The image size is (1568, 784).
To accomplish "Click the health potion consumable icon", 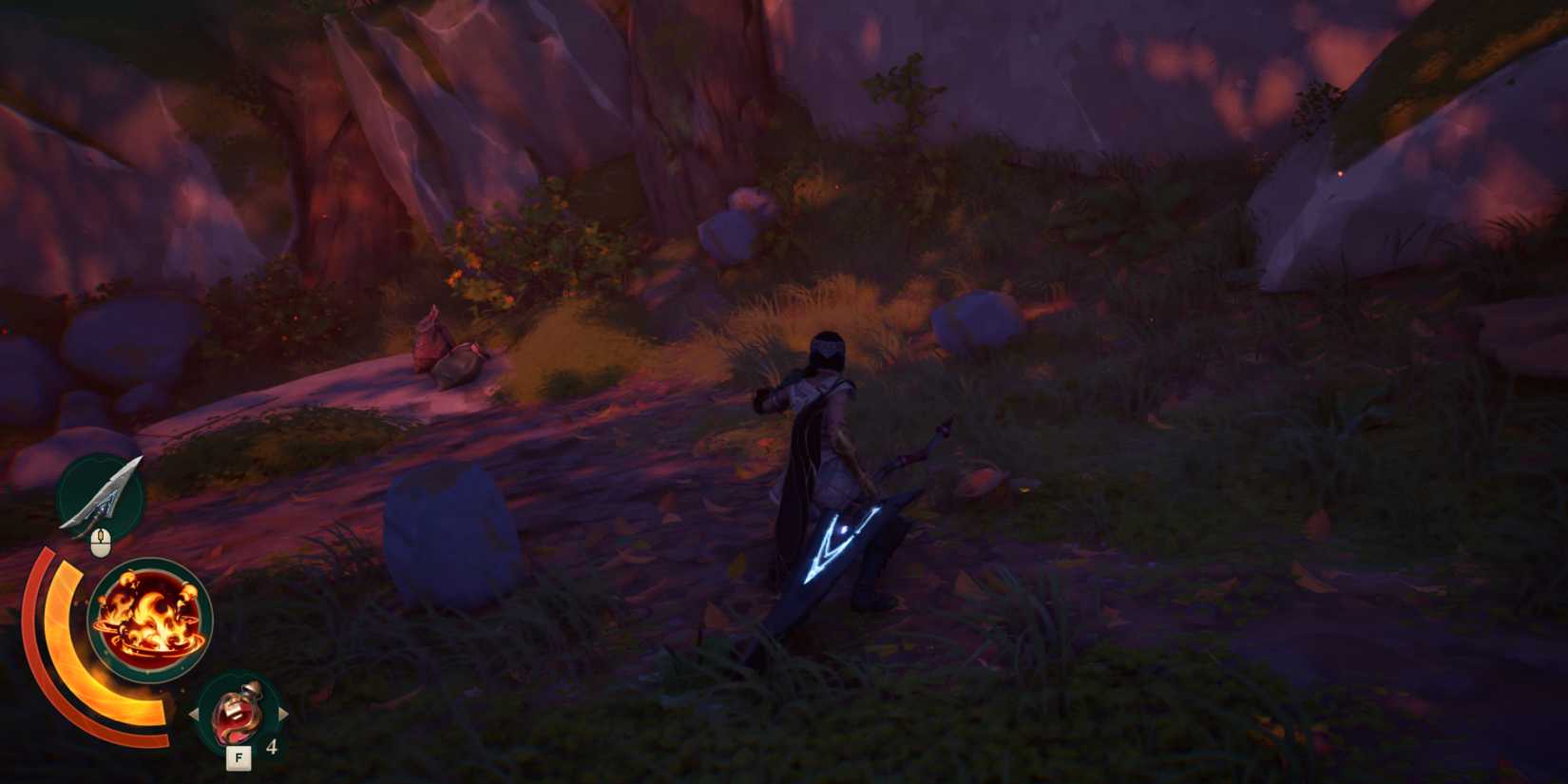I will pyautogui.click(x=239, y=715).
